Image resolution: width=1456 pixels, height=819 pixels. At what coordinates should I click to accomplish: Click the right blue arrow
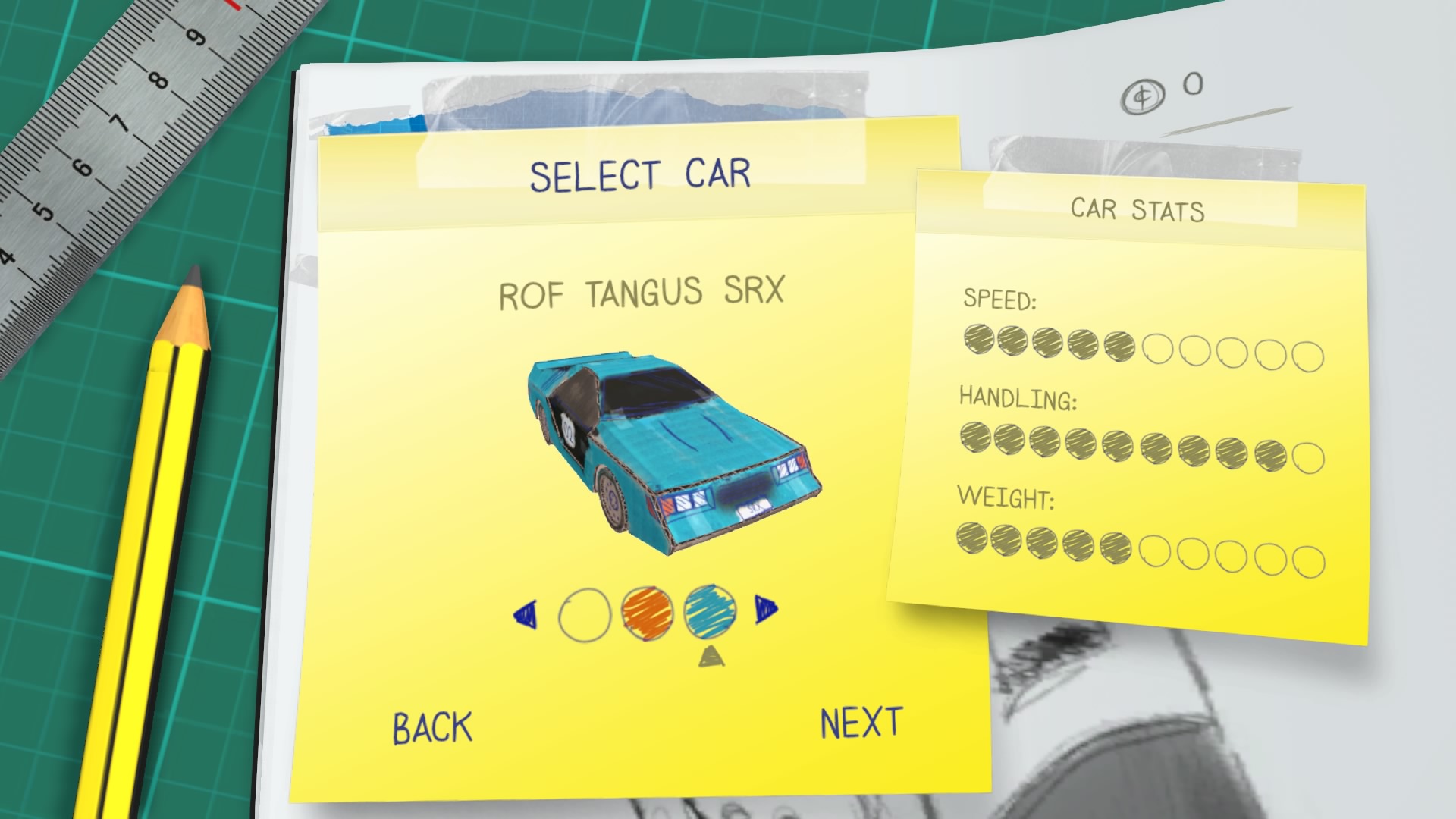pyautogui.click(x=765, y=610)
